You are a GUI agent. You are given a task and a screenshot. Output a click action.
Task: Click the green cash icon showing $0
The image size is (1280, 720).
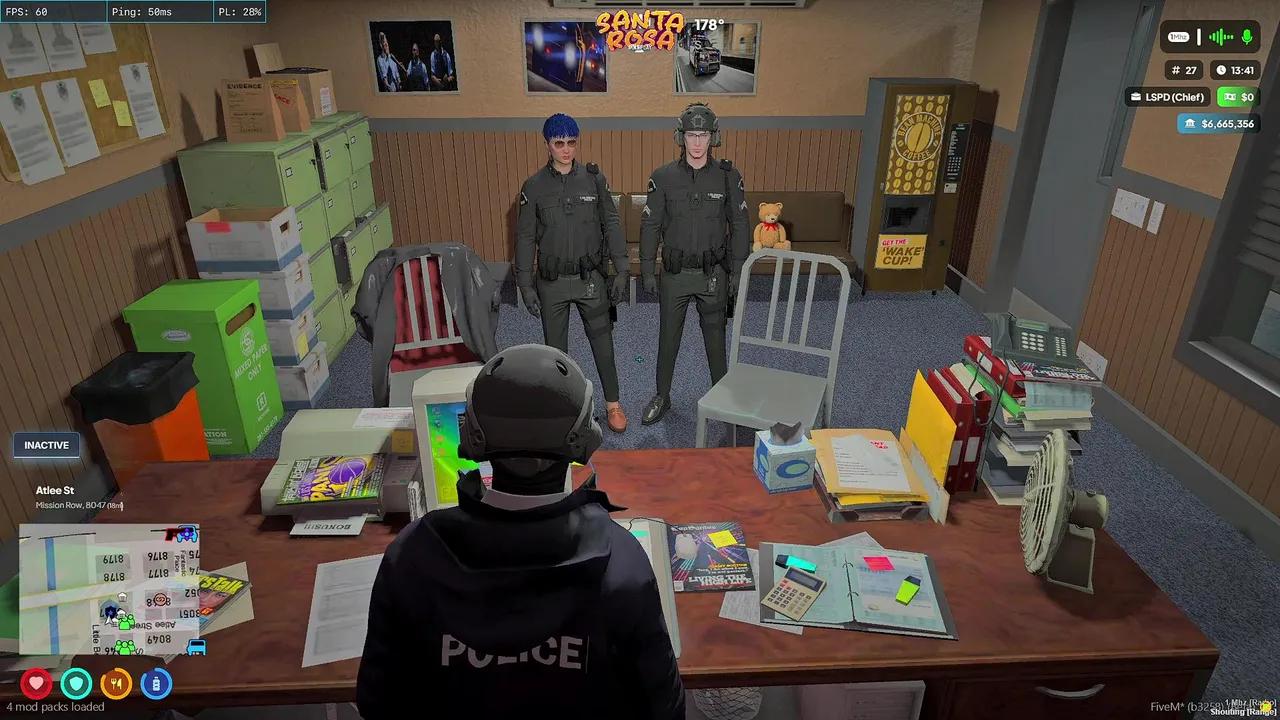1231,97
